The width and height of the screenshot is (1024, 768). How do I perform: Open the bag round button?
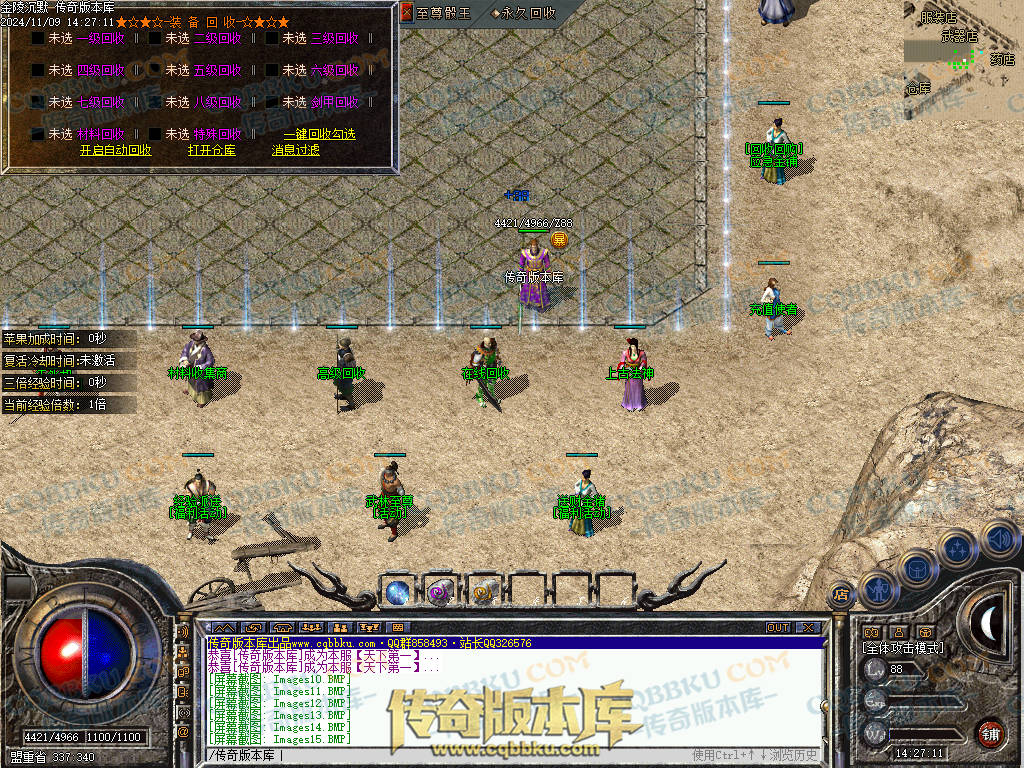point(917,568)
